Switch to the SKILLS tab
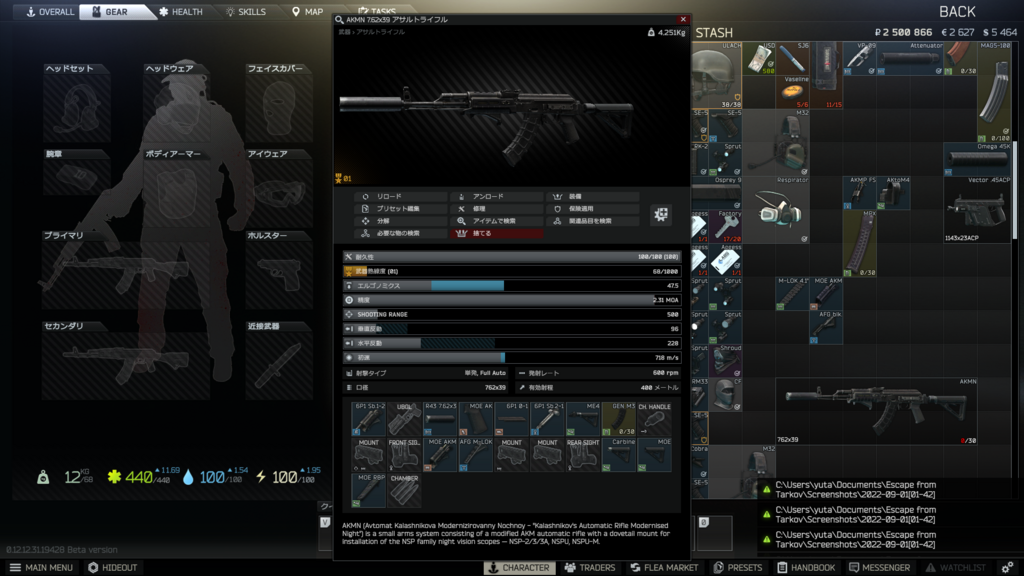This screenshot has height=576, width=1024. [x=246, y=12]
